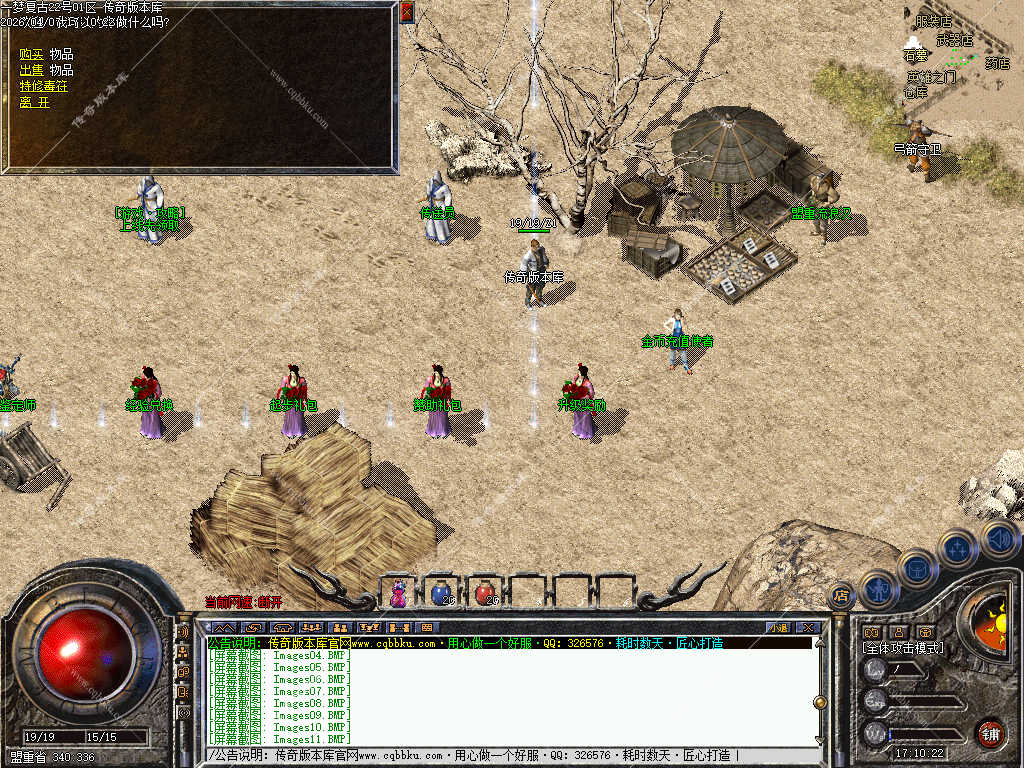Click the 小退 logout button
The width and height of the screenshot is (1024, 768).
click(x=778, y=628)
